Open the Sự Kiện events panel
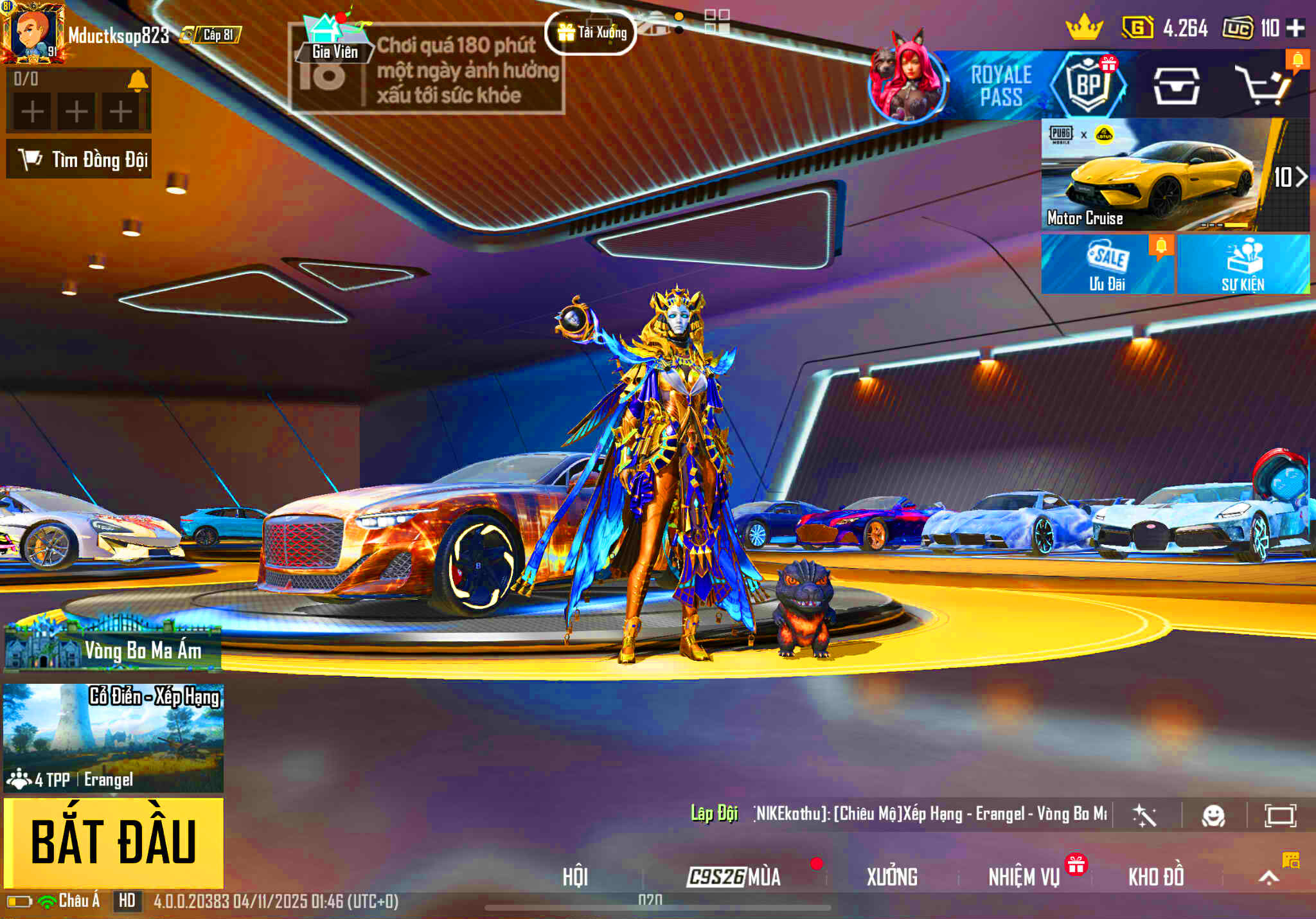The height and width of the screenshot is (919, 1316). tap(1243, 265)
